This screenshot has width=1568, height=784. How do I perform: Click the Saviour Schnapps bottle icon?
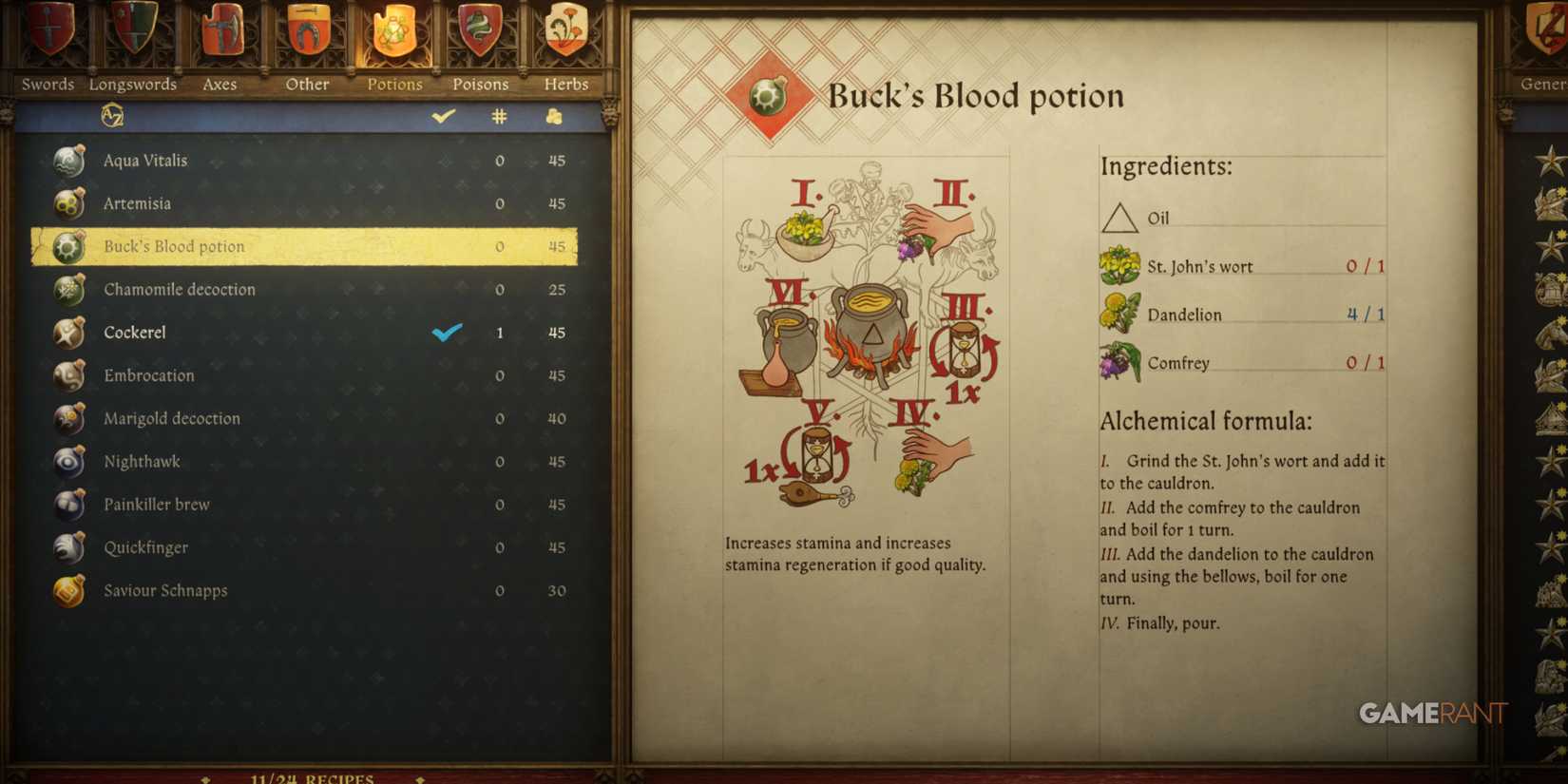(x=67, y=590)
